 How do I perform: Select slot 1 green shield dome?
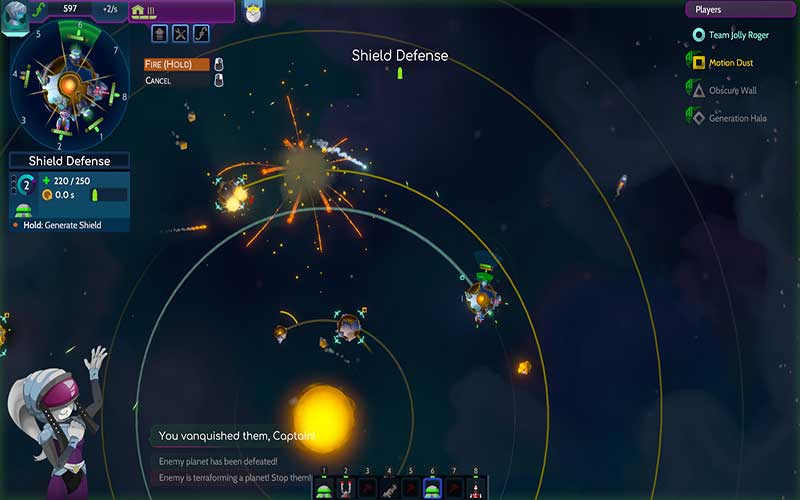[x=324, y=488]
